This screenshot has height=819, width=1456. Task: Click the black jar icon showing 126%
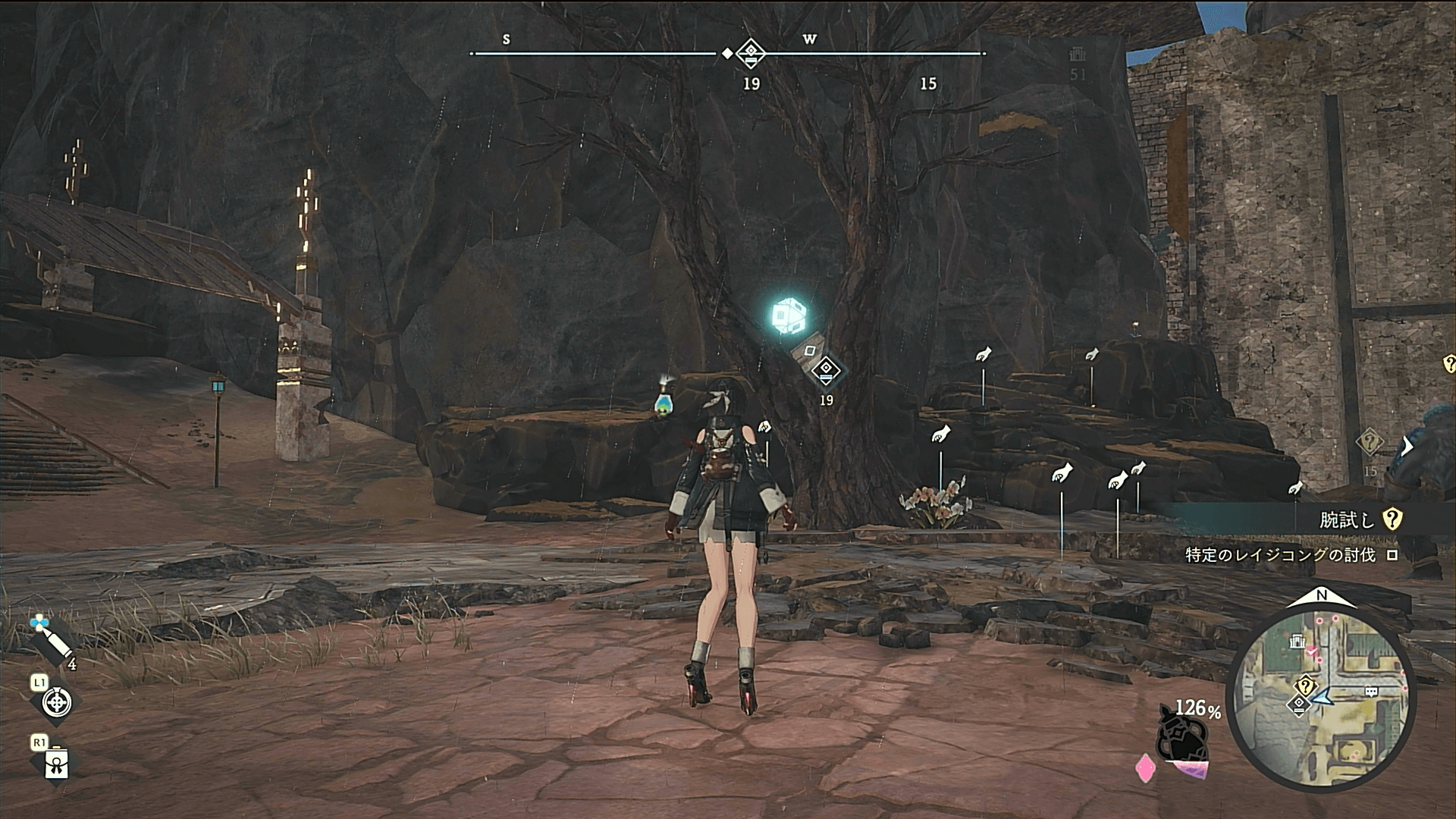(1181, 733)
